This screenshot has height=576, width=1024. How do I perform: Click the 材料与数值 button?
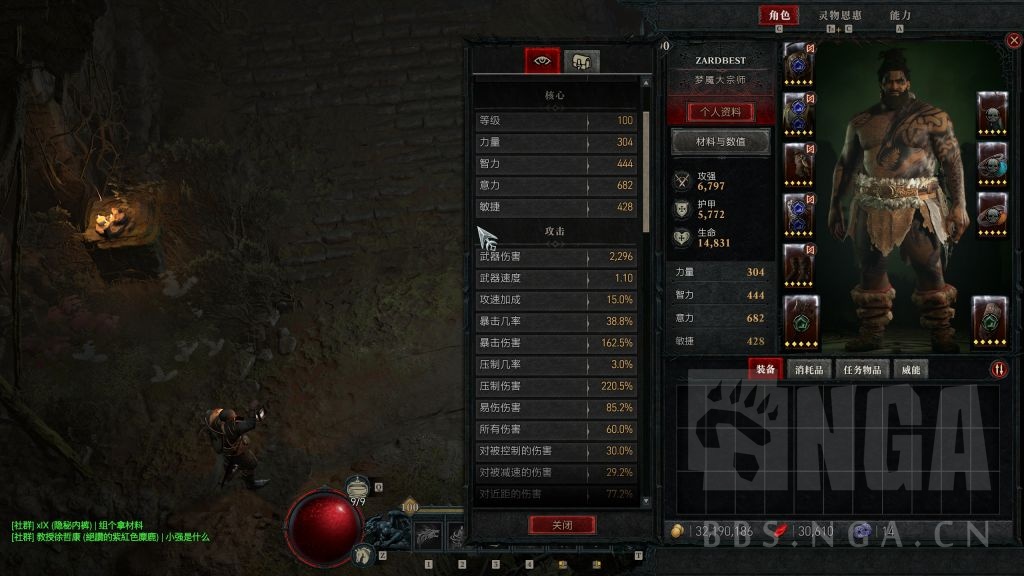(720, 142)
